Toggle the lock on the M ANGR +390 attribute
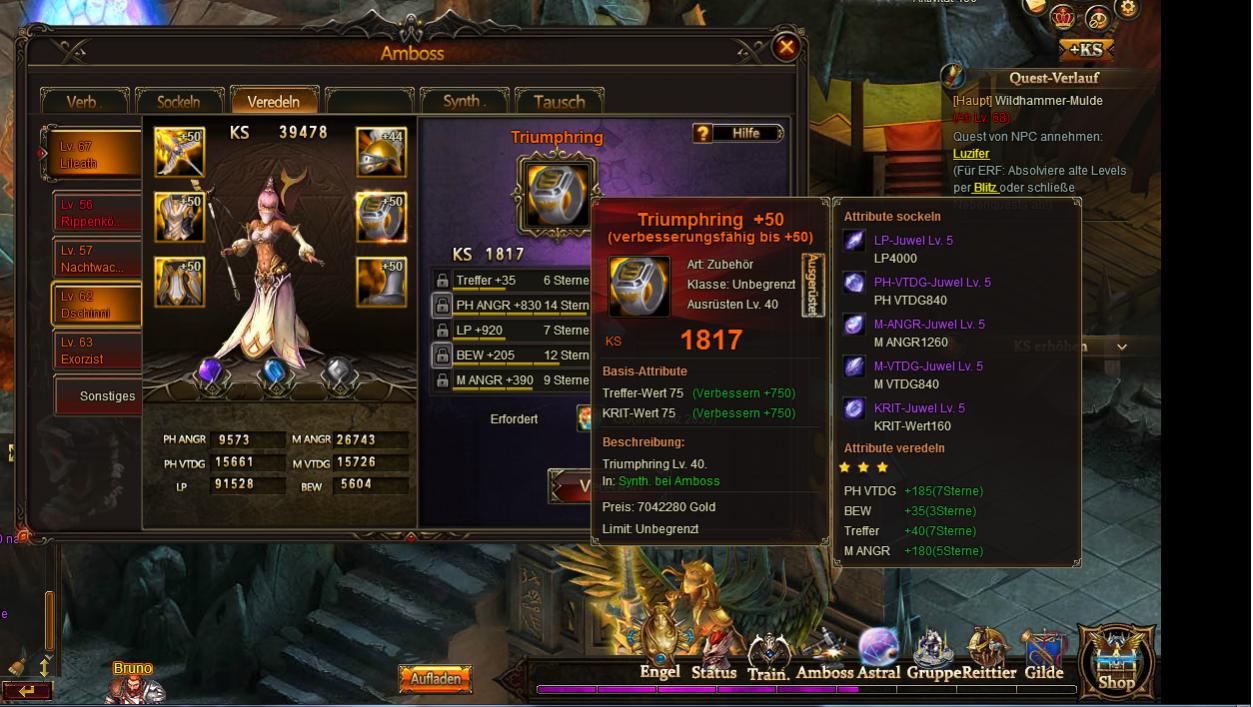 point(442,381)
